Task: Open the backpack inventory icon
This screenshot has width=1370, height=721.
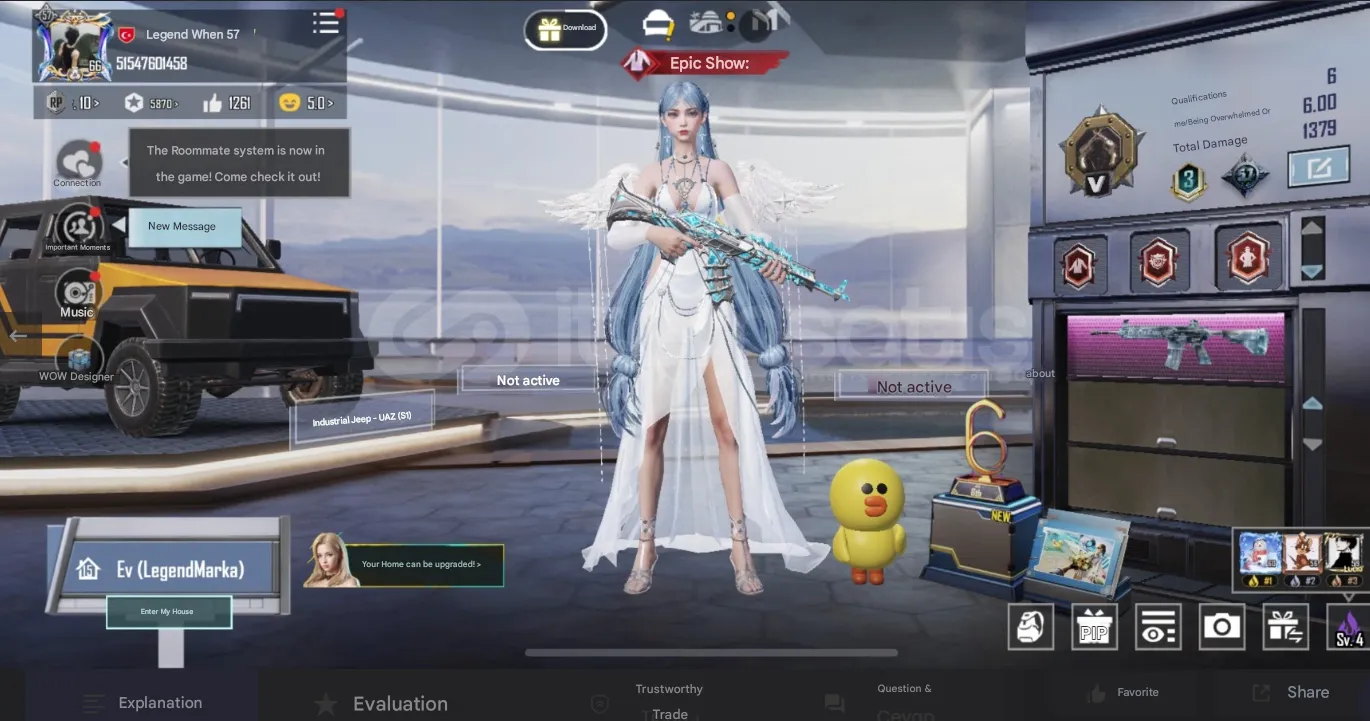Action: (x=1030, y=626)
